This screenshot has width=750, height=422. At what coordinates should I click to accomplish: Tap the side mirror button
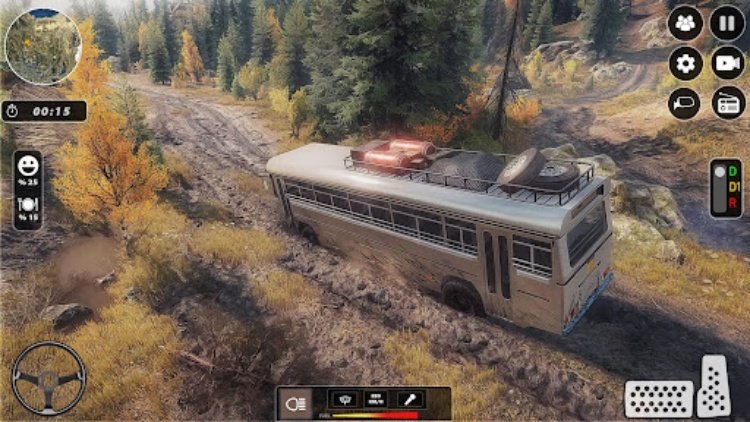point(686,103)
